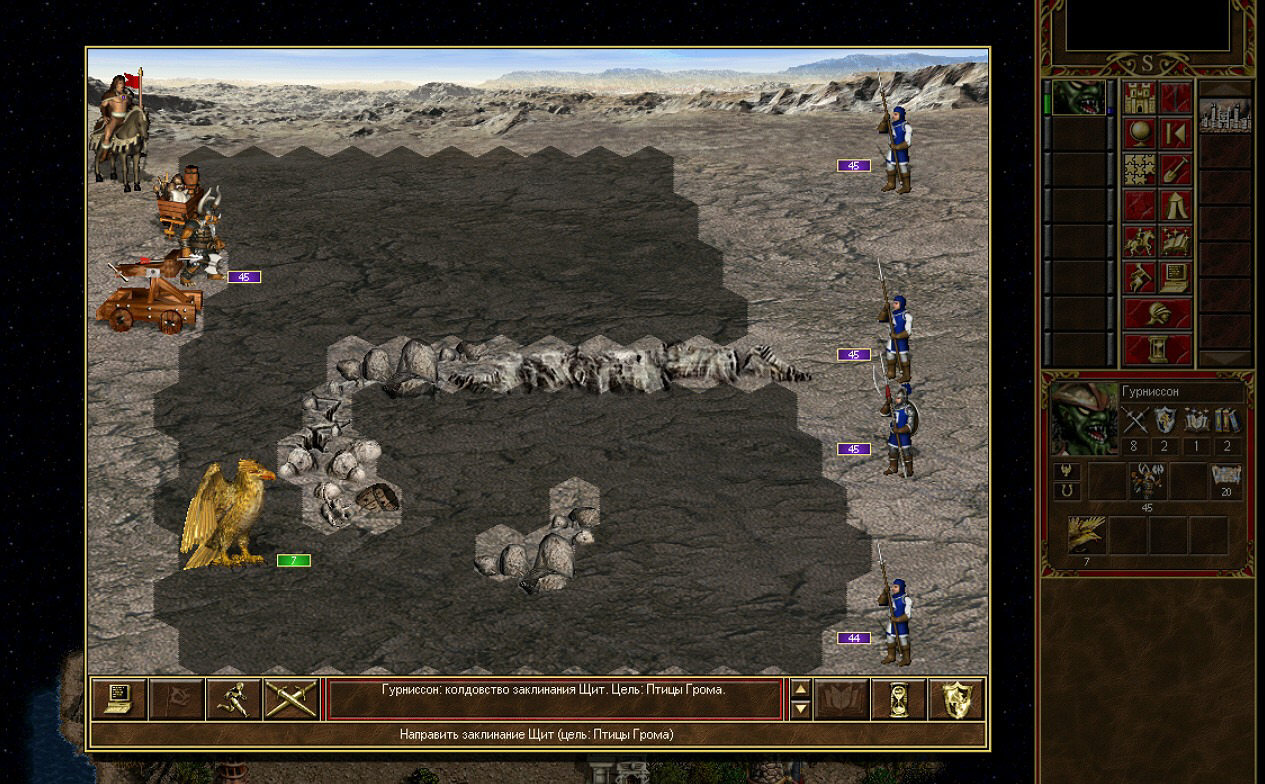This screenshot has height=784, width=1265.
Task: Open the large Гурниссон hero portrait
Action: tap(1084, 418)
